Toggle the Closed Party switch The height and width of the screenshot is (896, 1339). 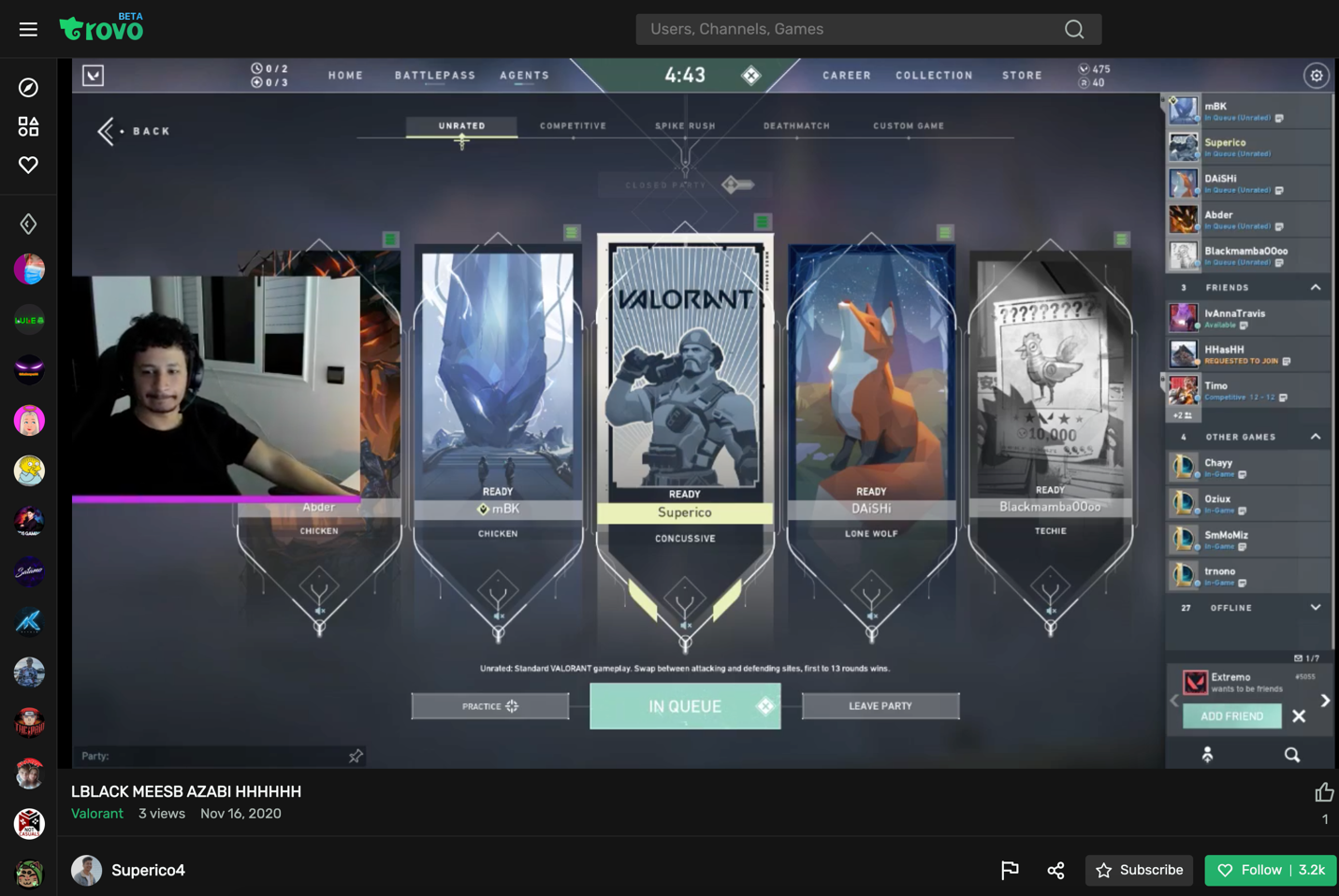click(738, 184)
